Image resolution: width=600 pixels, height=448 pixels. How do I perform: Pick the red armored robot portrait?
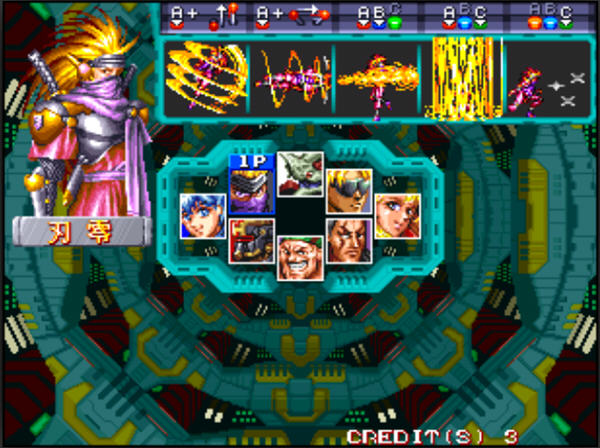click(x=250, y=241)
